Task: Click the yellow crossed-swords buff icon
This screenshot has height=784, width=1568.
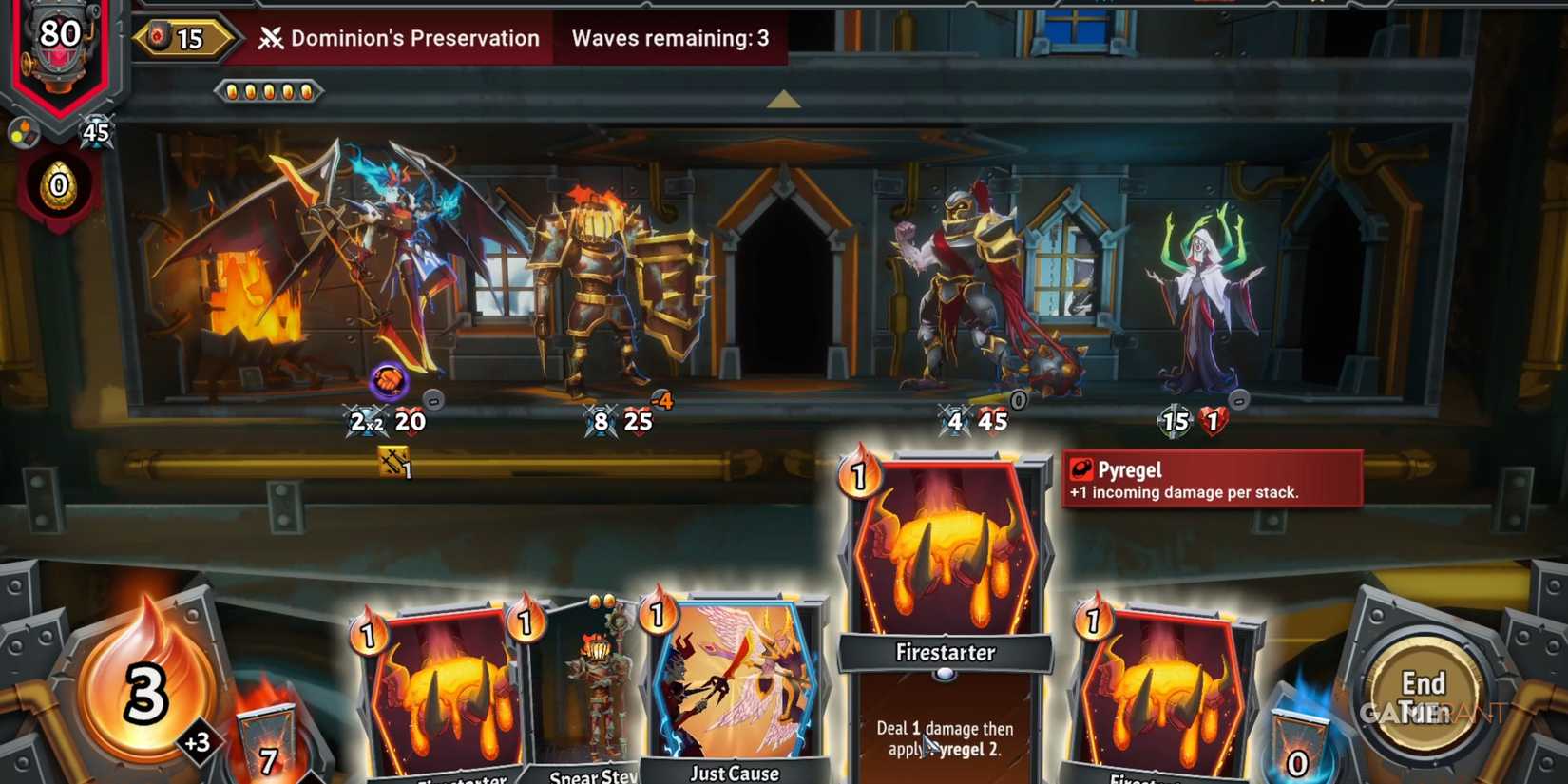Action: [393, 458]
